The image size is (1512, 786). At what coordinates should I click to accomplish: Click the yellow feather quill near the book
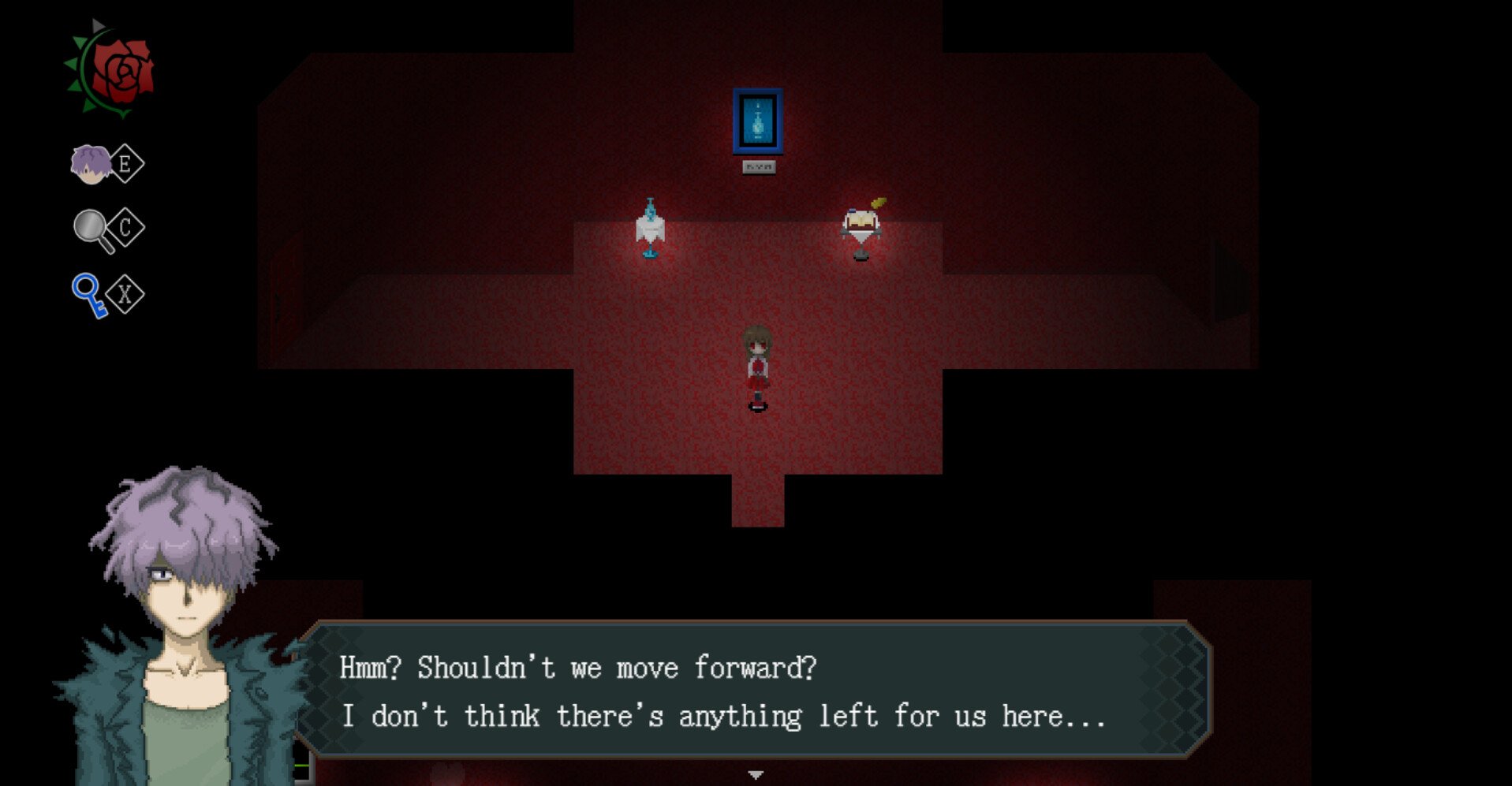click(879, 200)
